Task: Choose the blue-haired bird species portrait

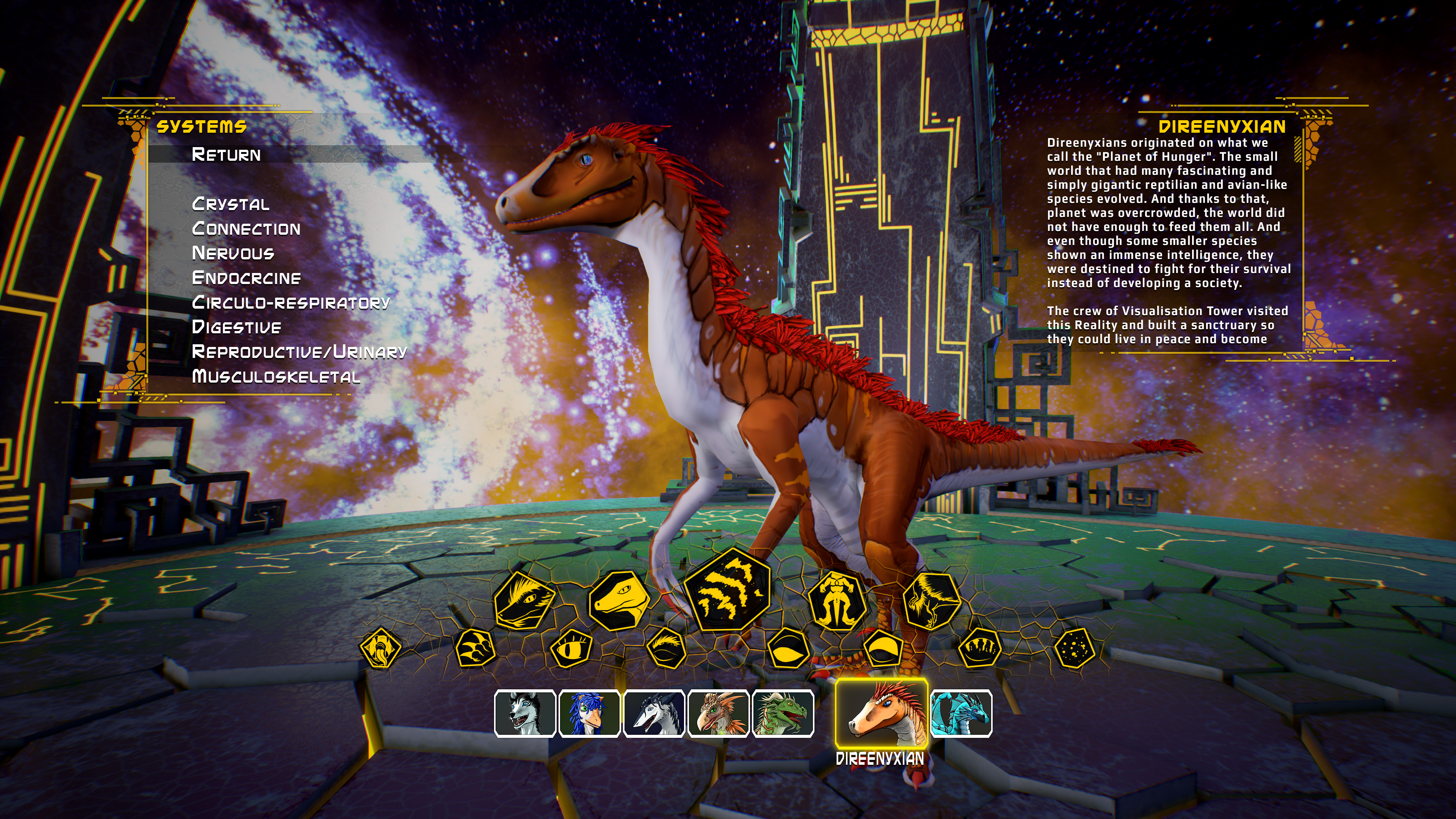Action: pos(590,714)
